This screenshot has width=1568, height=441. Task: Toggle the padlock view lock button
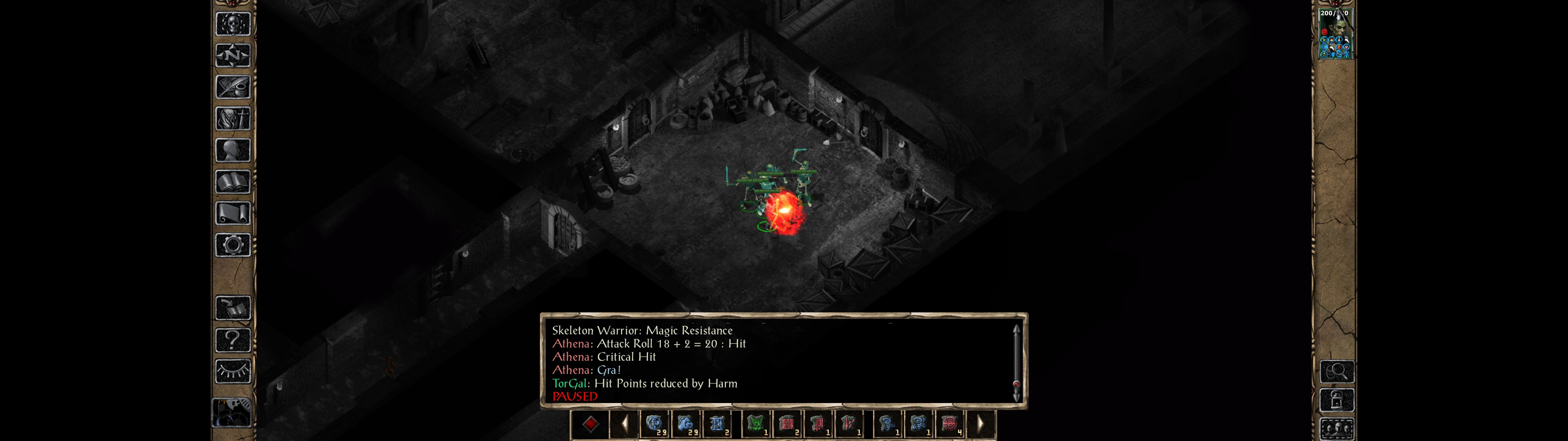click(1337, 400)
